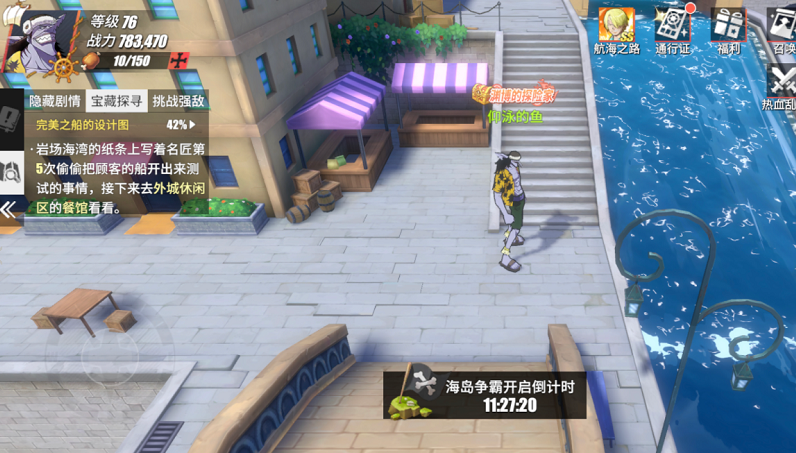796x453 pixels.
Task: Click the exclamation mark side icon
Action: click(x=10, y=118)
